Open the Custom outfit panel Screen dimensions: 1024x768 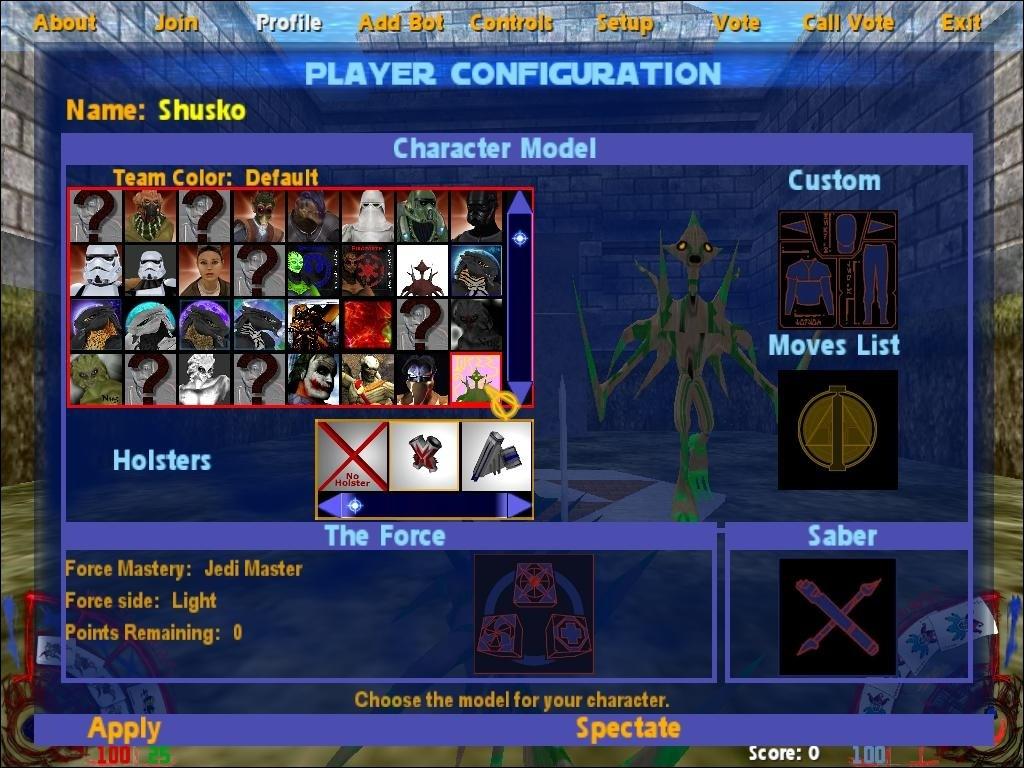[x=838, y=270]
